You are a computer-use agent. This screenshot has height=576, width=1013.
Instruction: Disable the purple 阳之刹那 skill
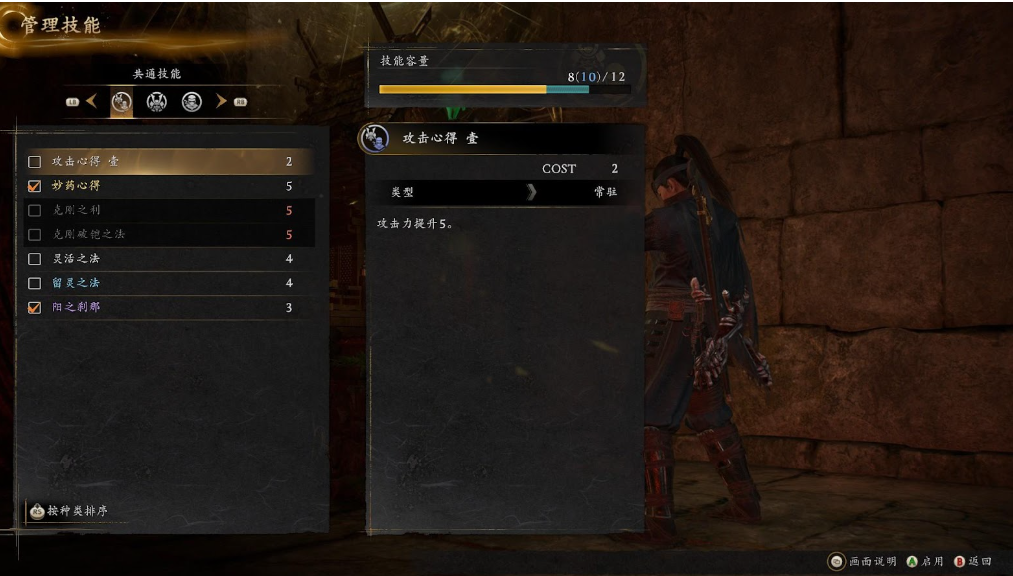coord(35,308)
